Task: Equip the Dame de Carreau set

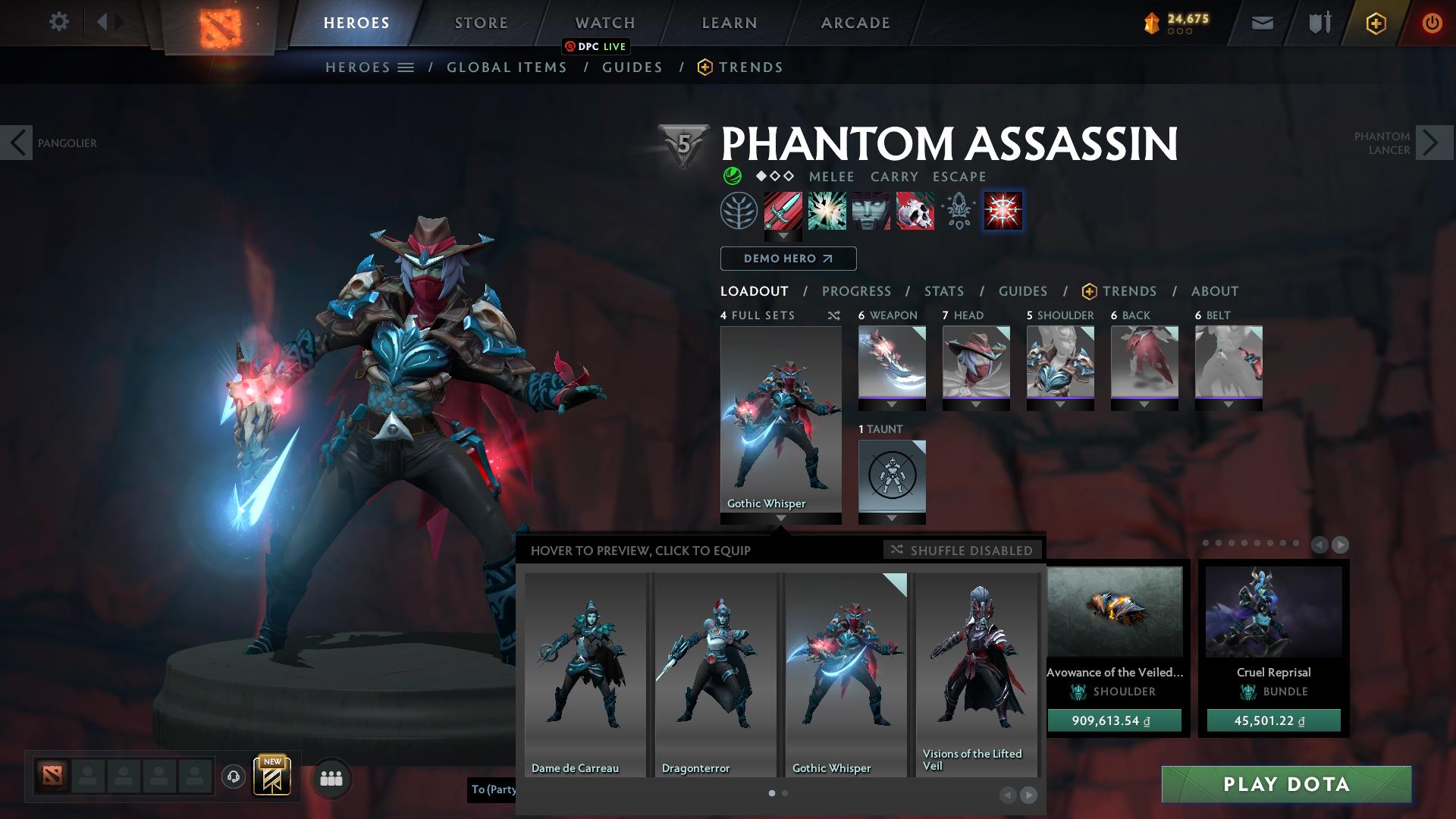Action: click(585, 673)
